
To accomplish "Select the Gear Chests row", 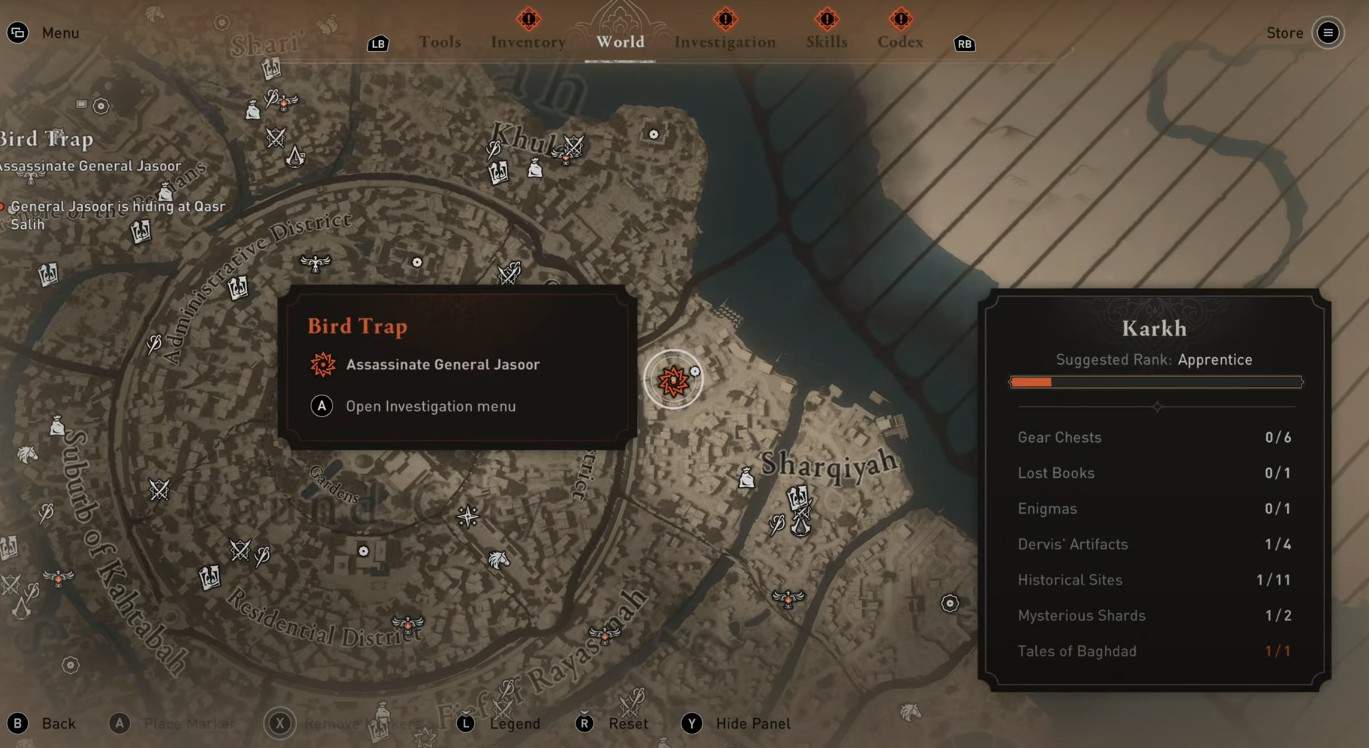I will (x=1154, y=437).
